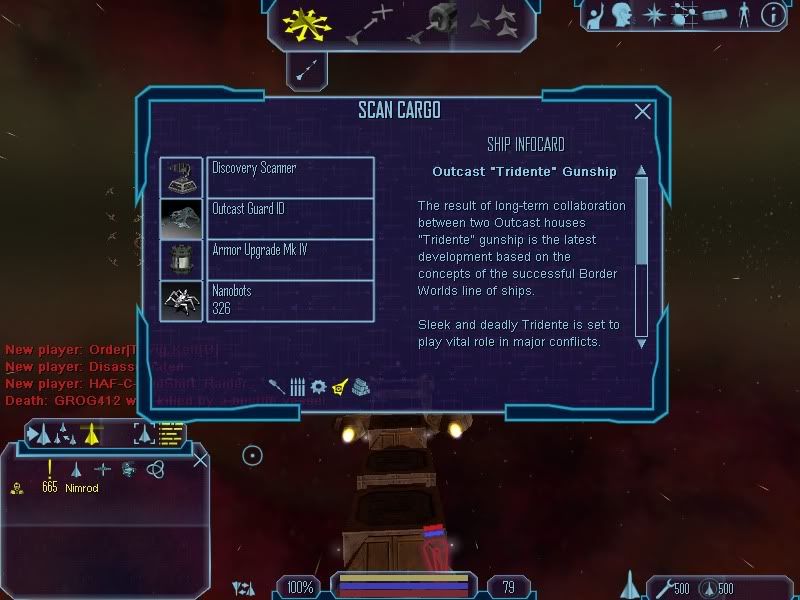Open the navigation map icon
This screenshot has height=600, width=800.
pos(685,15)
